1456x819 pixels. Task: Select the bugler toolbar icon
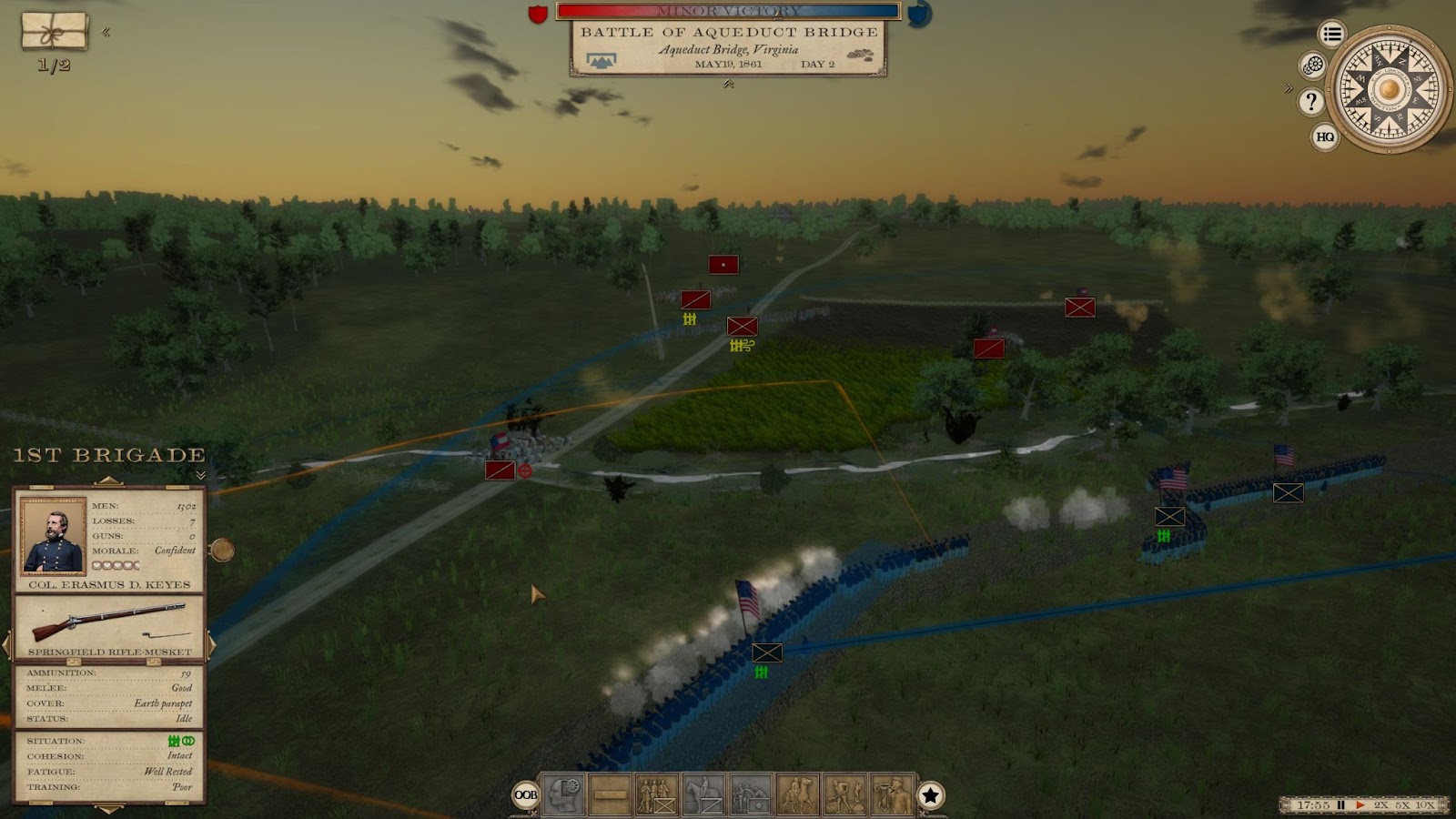pyautogui.click(x=892, y=794)
